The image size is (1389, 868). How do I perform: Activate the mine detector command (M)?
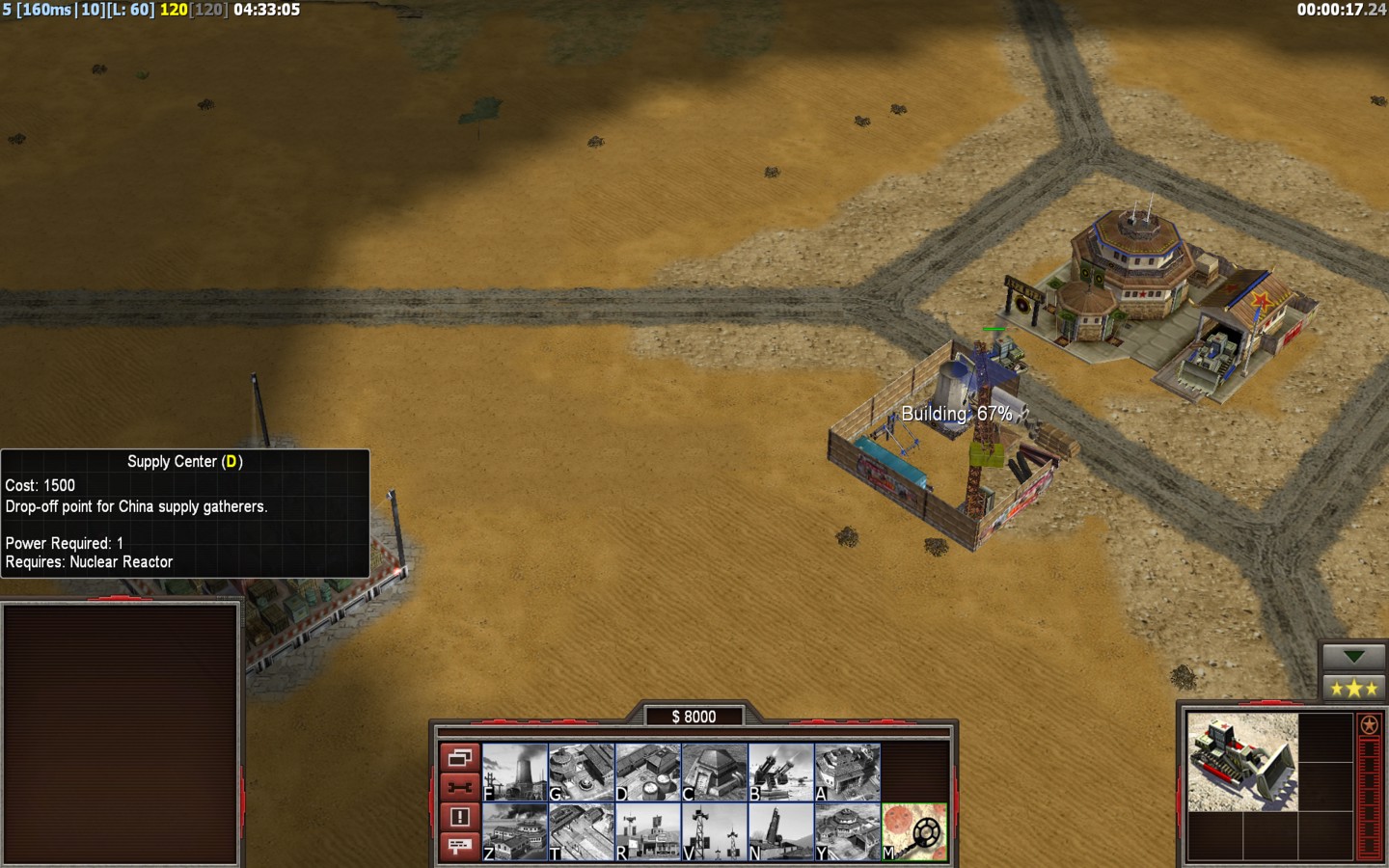pyautogui.click(x=914, y=831)
